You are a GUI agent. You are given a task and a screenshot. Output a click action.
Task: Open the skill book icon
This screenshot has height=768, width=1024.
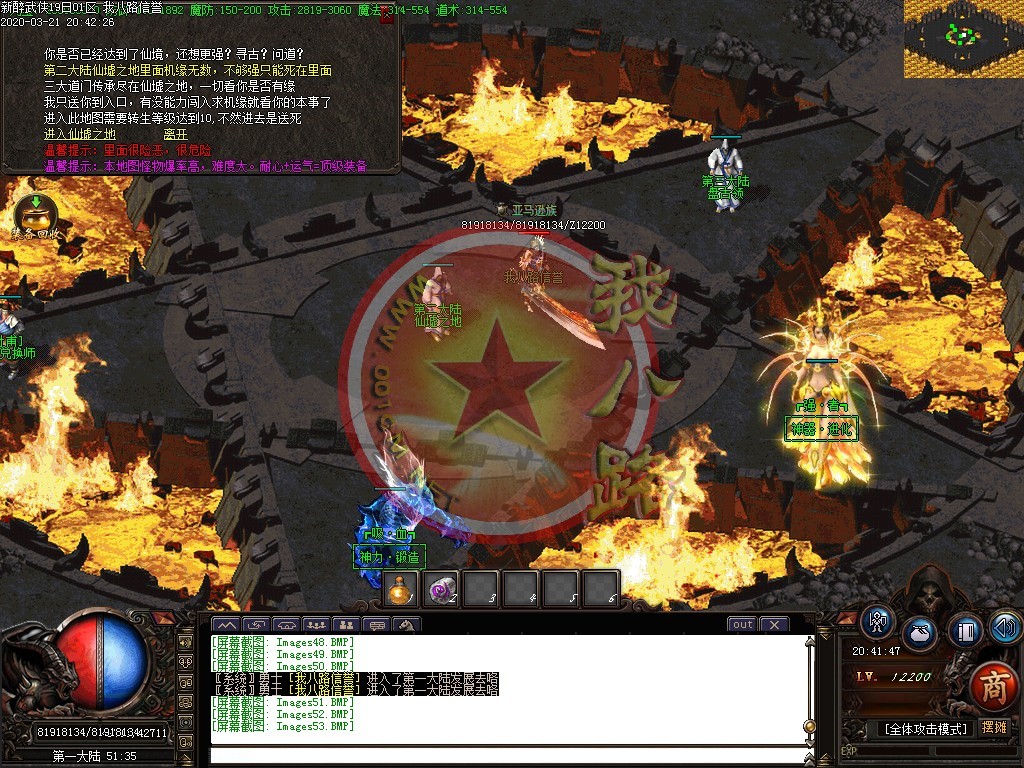[964, 631]
